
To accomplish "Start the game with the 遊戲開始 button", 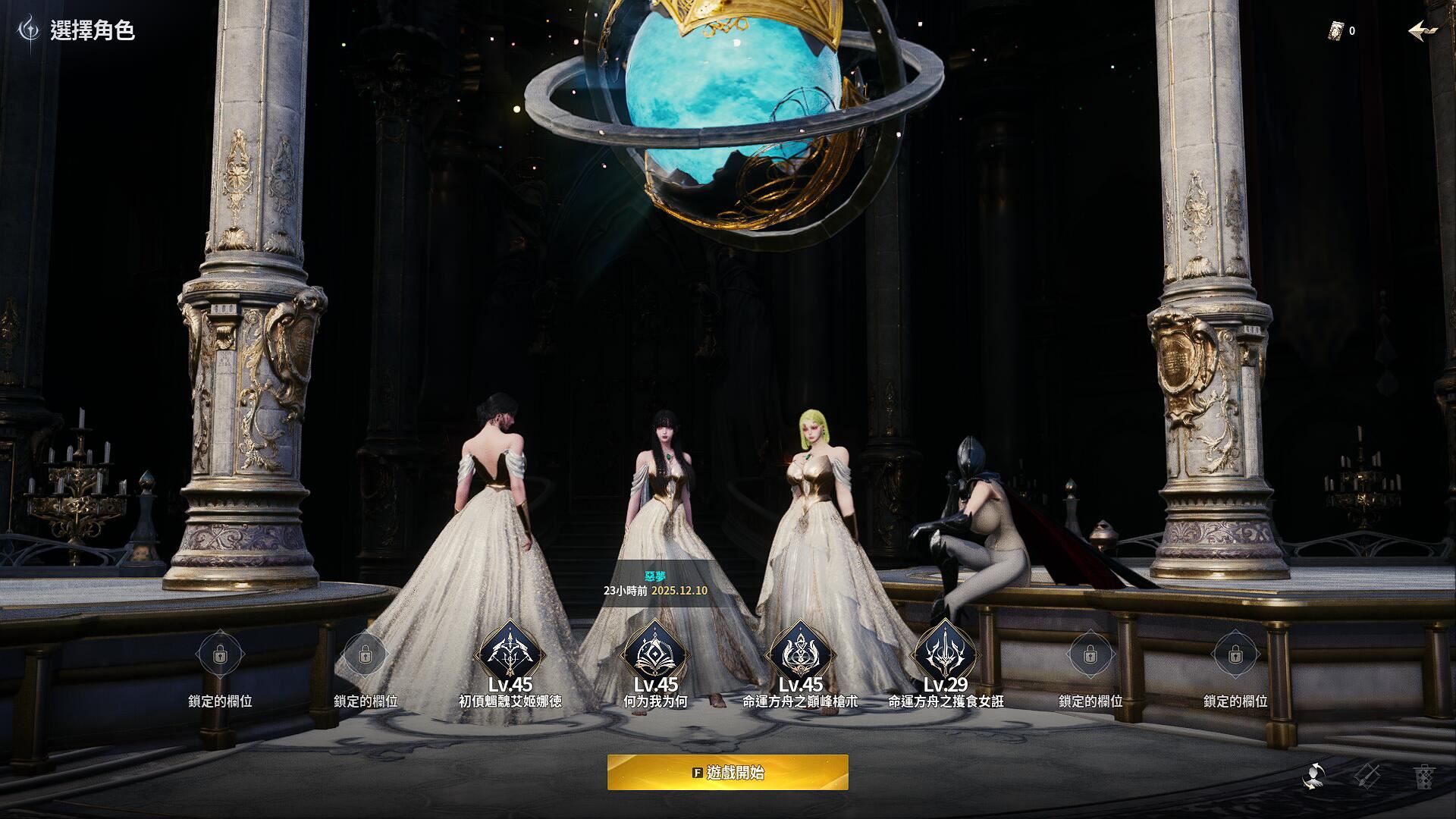I will click(727, 773).
